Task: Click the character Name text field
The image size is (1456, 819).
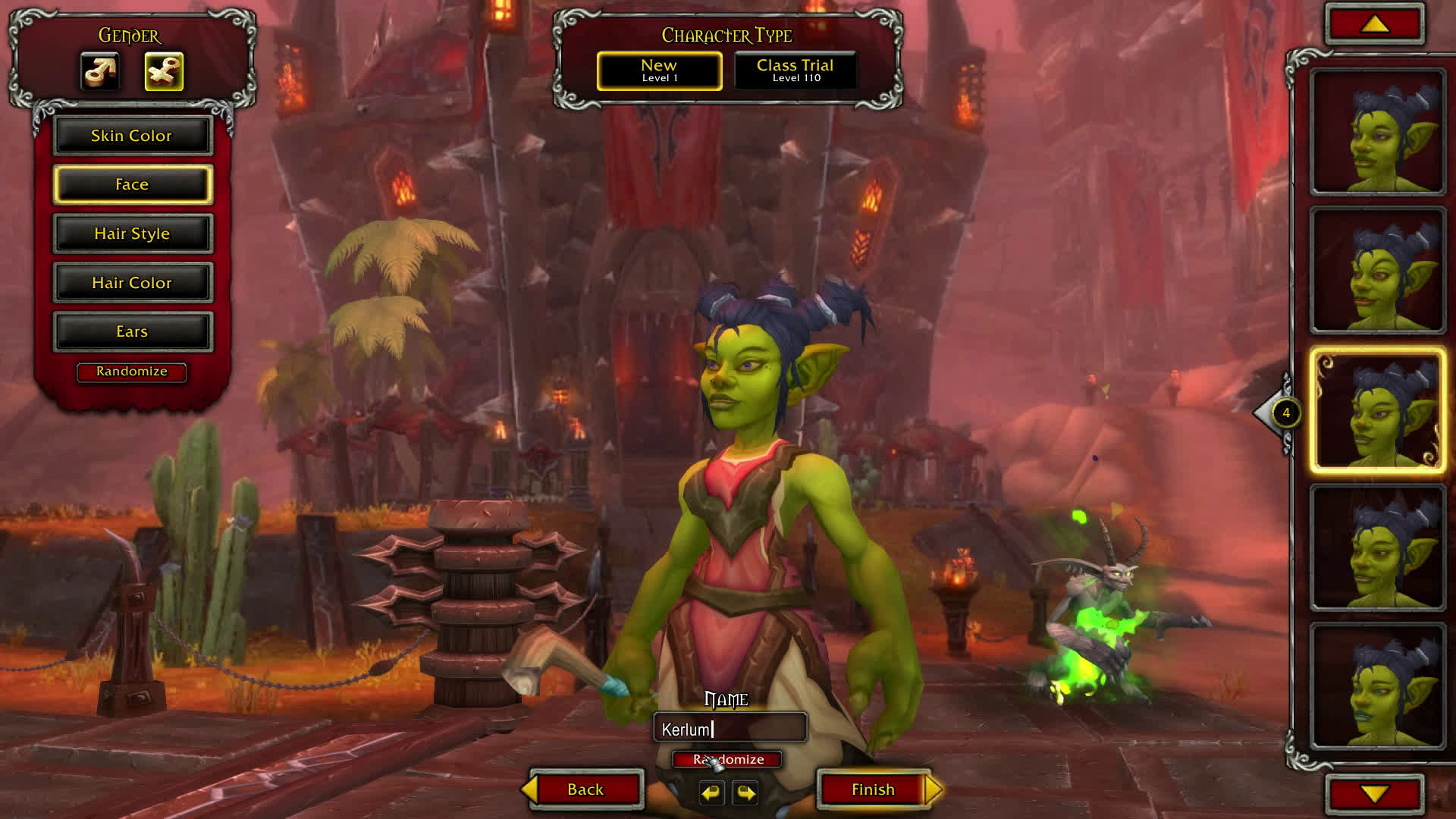Action: tap(730, 729)
